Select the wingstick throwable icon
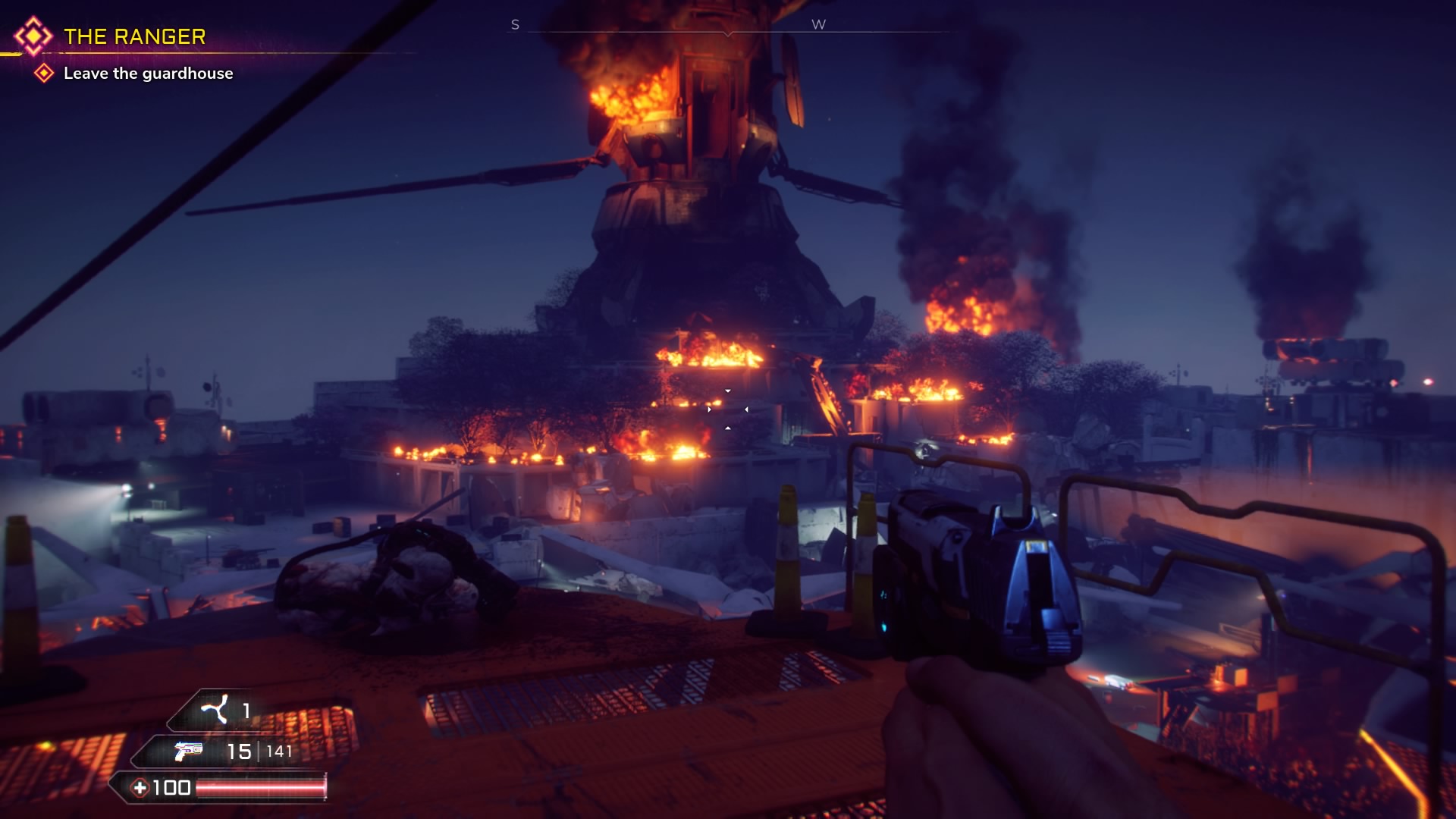Viewport: 1456px width, 819px height. 214,711
